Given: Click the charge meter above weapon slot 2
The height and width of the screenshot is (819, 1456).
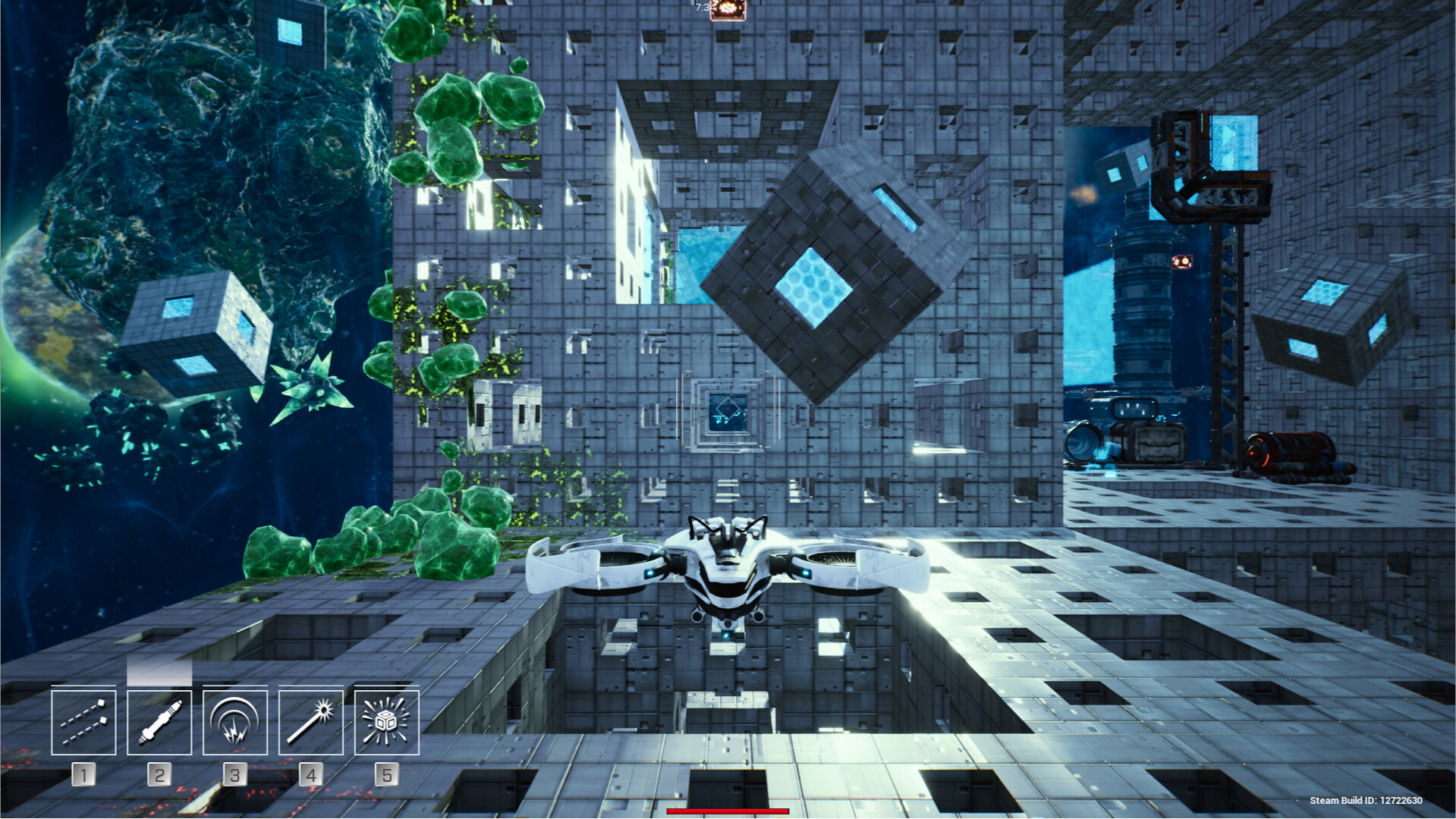Looking at the screenshot, I should coord(159,670).
